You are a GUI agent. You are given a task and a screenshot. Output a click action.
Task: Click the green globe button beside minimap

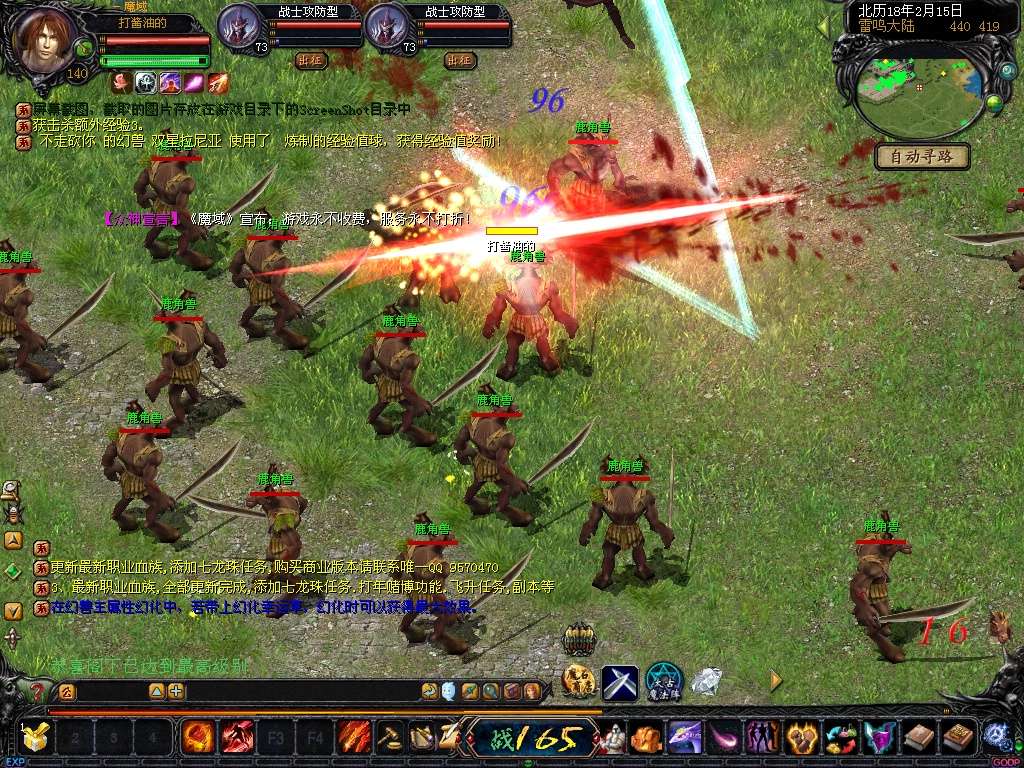pos(994,102)
